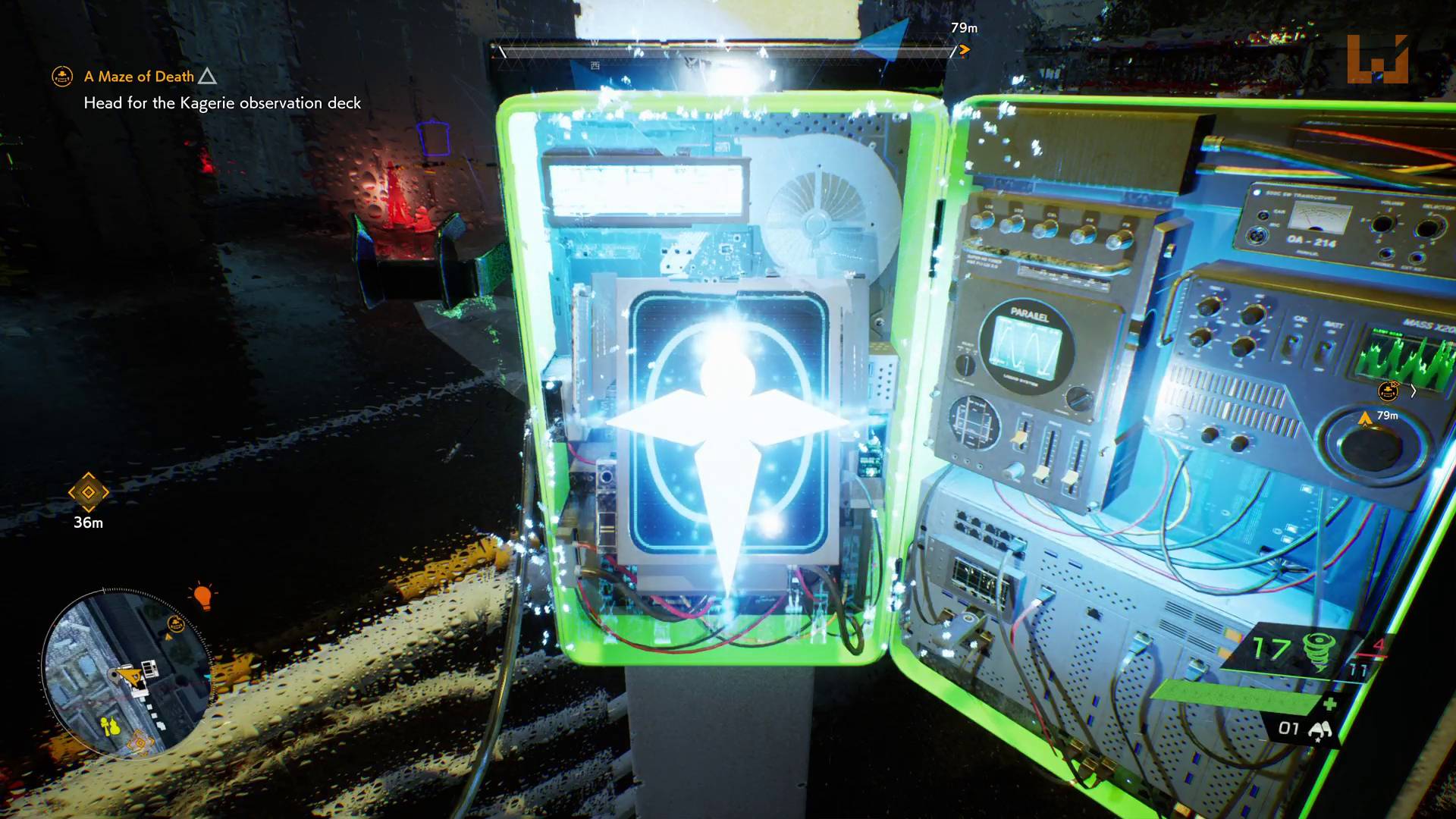Flip the BATT switch on the radio panel
This screenshot has width=1456, height=819.
(x=1325, y=347)
